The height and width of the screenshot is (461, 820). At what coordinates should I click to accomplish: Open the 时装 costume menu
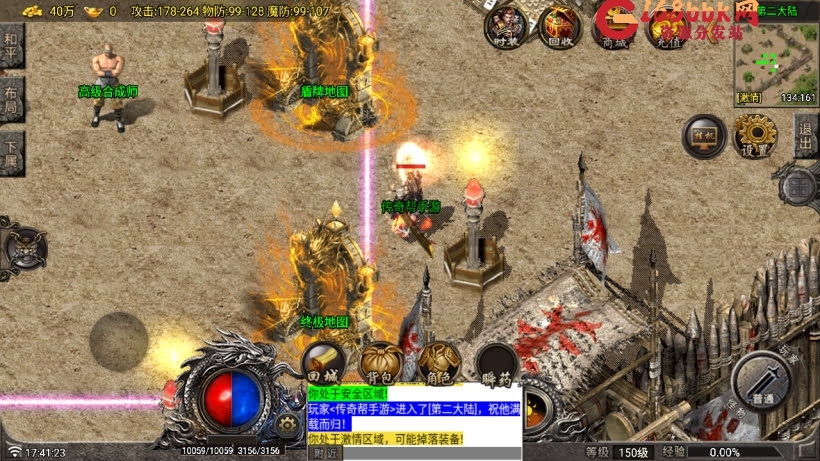(506, 26)
